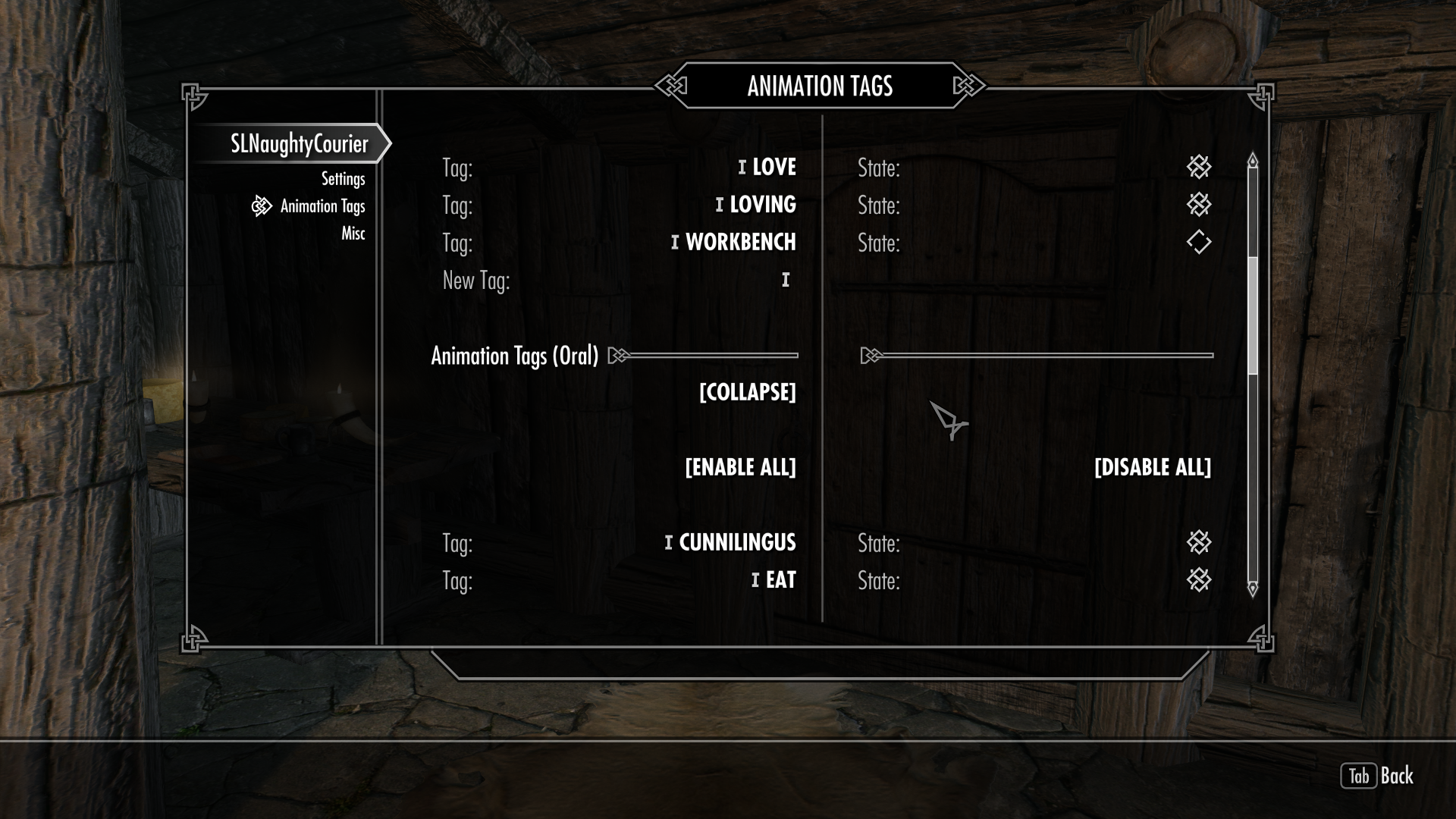
Task: Click the empty New Tag input
Action: click(x=786, y=281)
